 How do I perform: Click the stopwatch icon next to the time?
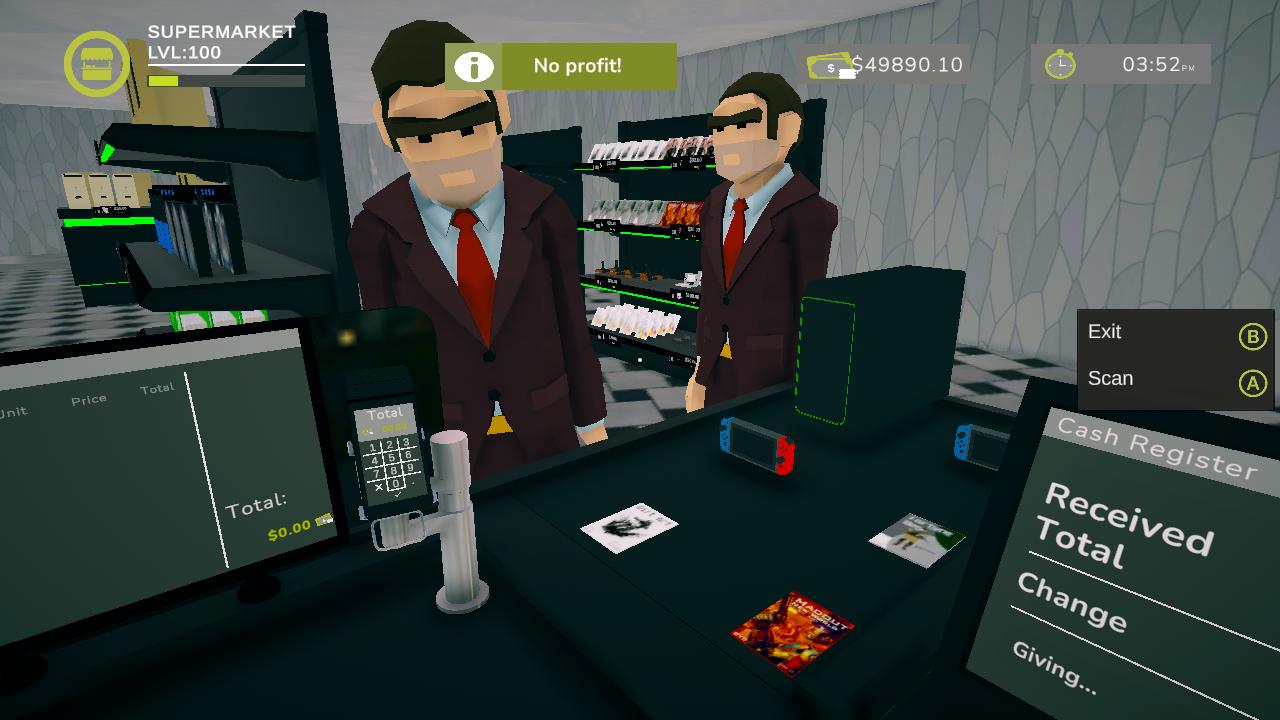[1060, 63]
